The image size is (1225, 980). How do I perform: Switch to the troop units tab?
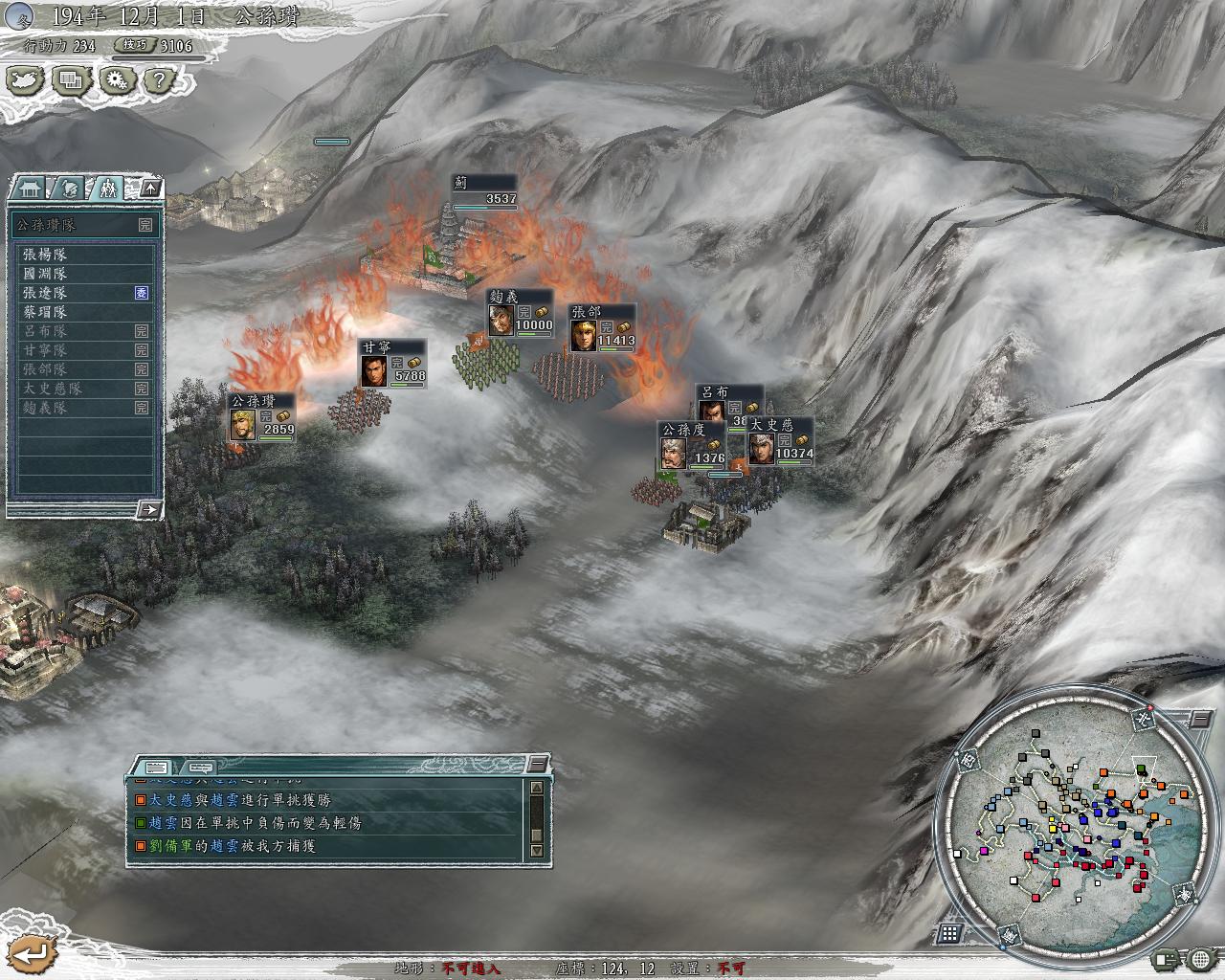click(107, 188)
